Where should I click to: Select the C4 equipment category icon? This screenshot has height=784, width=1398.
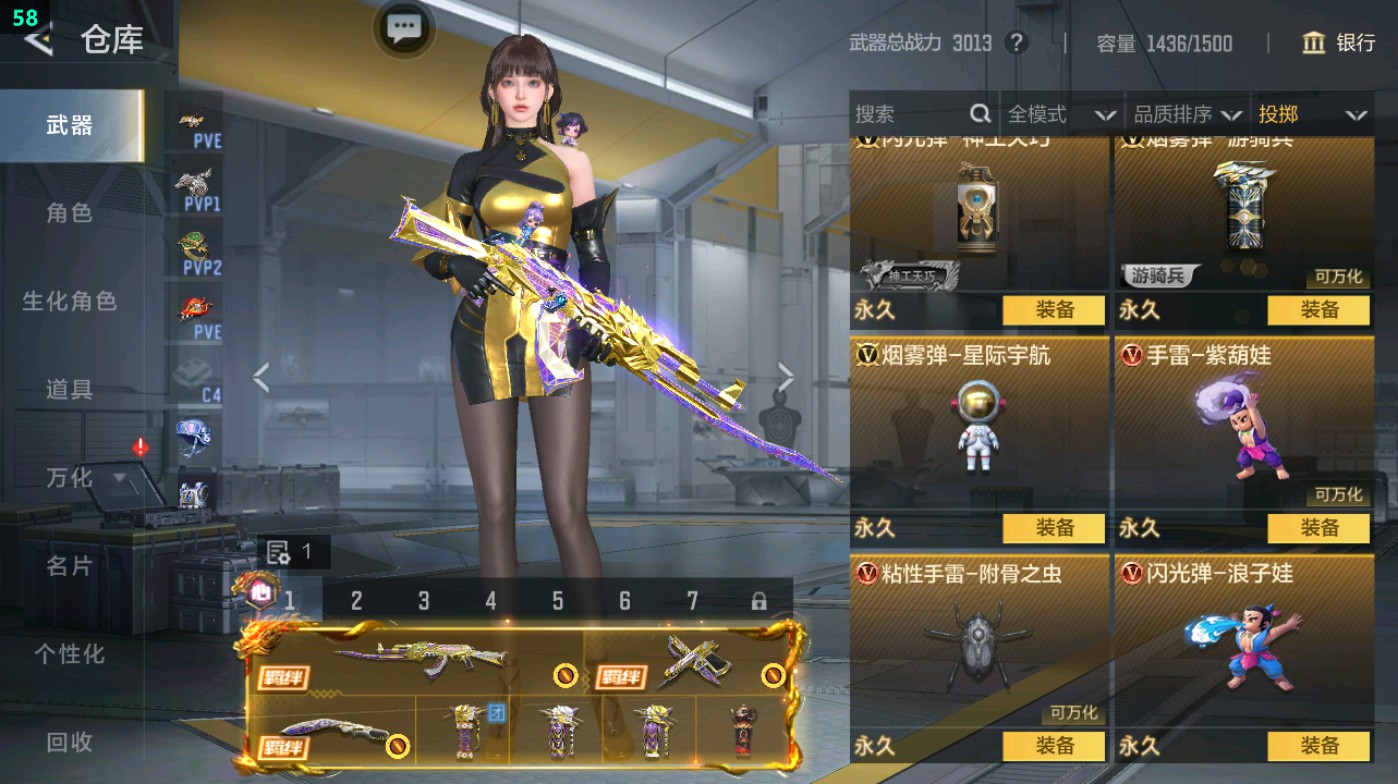193,371
